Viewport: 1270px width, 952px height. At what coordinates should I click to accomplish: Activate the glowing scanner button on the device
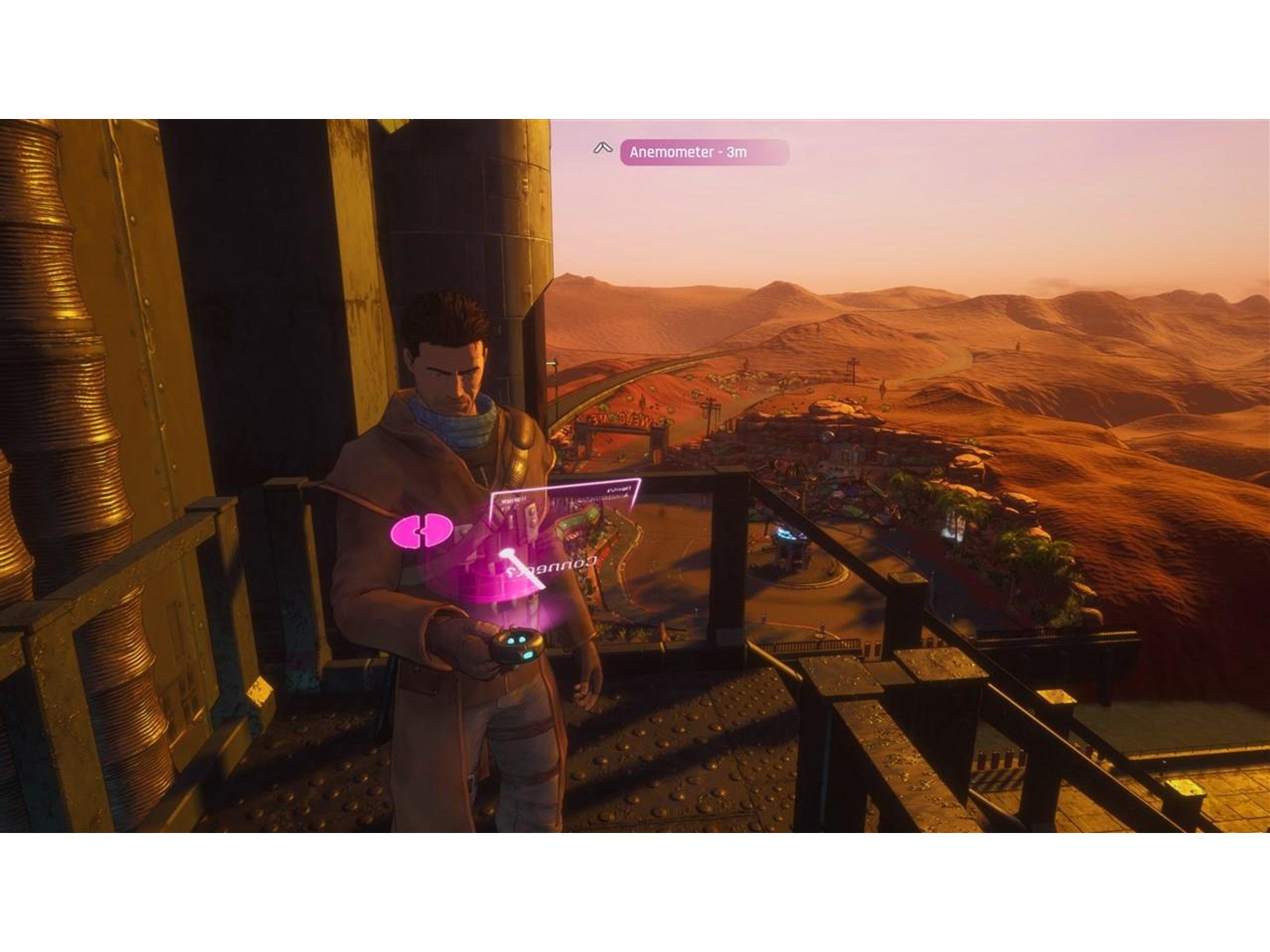(x=529, y=654)
